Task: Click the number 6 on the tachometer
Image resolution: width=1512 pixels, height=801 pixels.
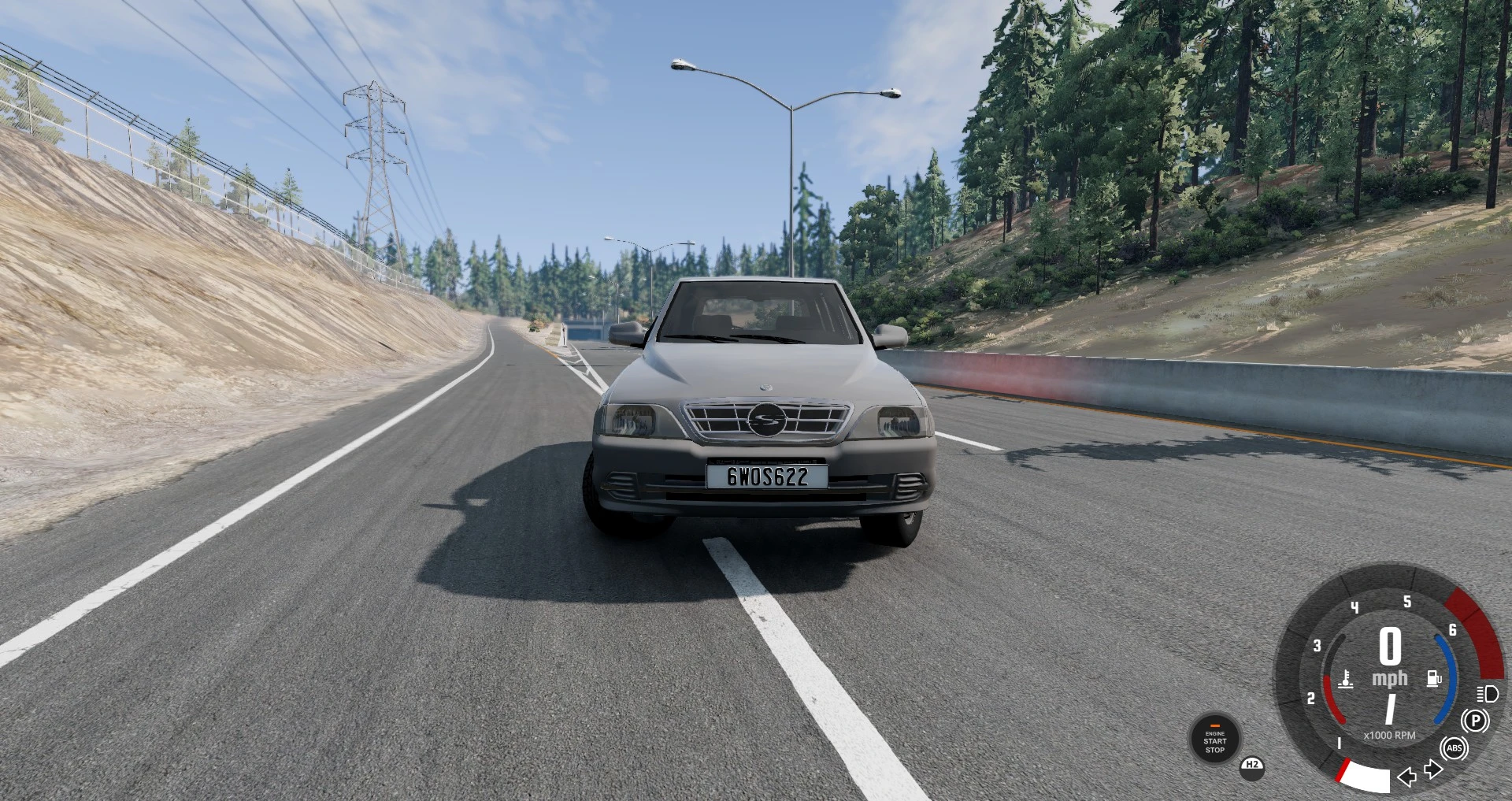Action: 1451,631
